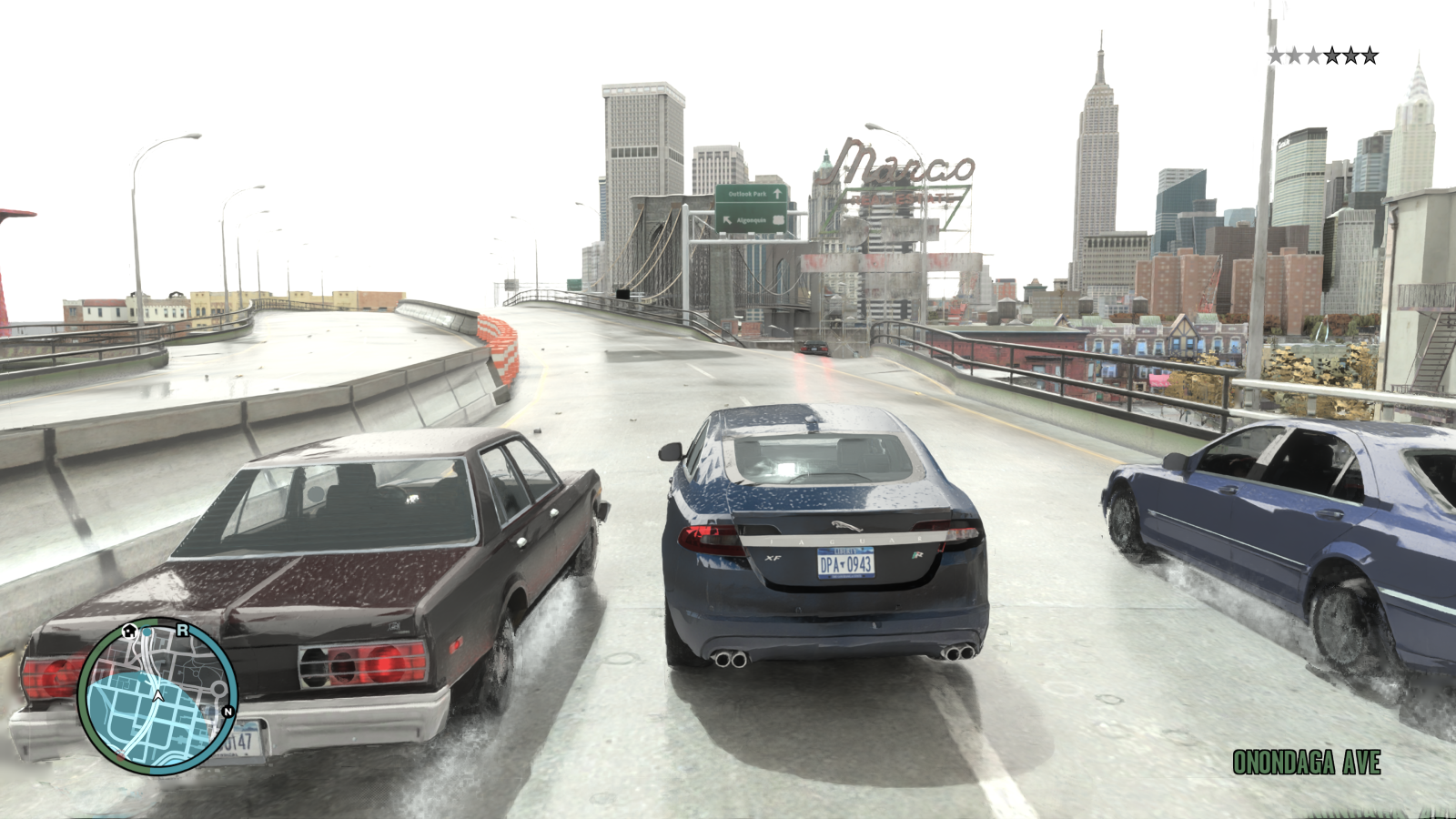Image resolution: width=1456 pixels, height=819 pixels.
Task: Click the safehouse home icon on minimap
Action: tap(129, 632)
